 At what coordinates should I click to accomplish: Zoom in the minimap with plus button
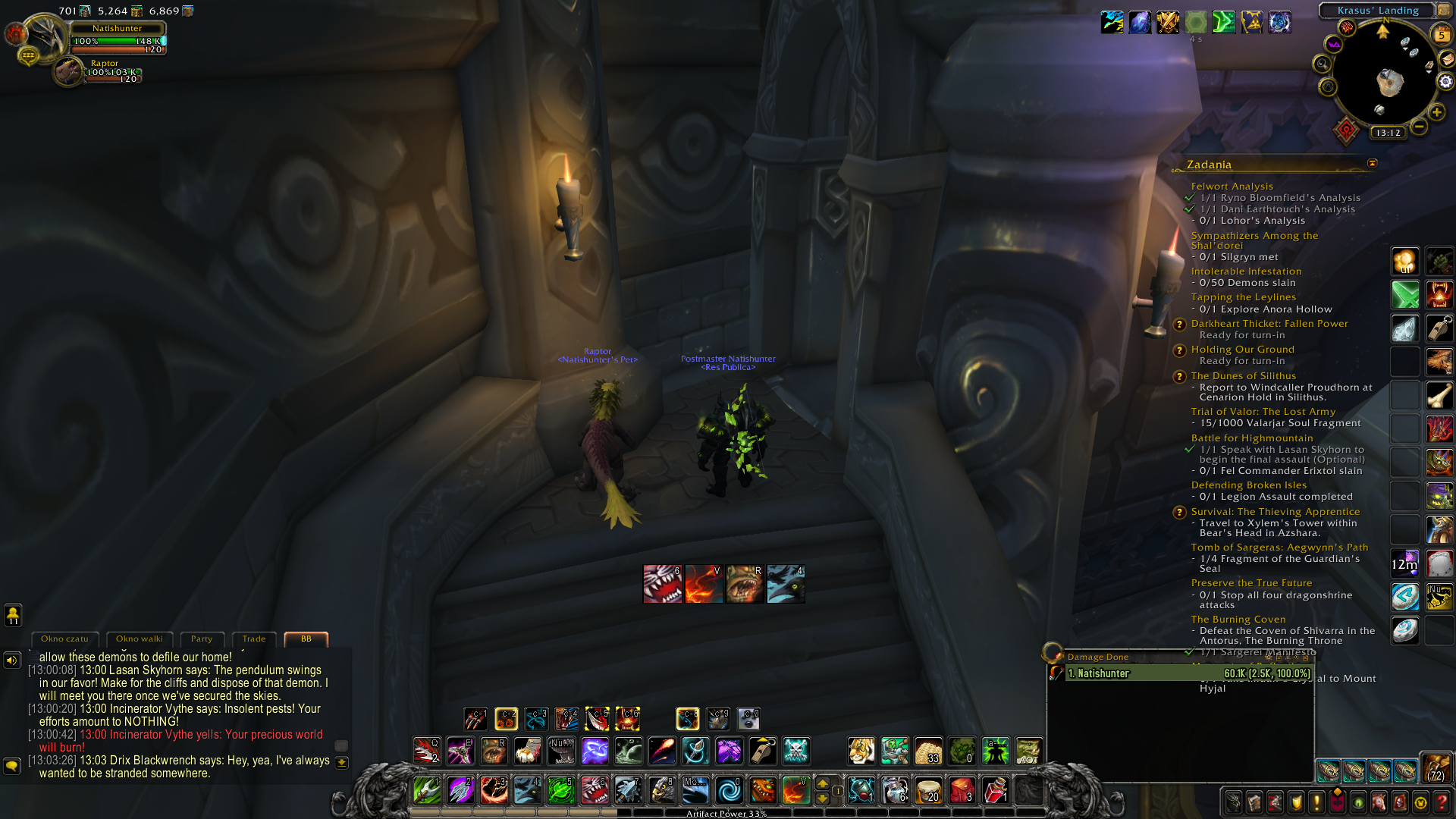coord(1437,112)
